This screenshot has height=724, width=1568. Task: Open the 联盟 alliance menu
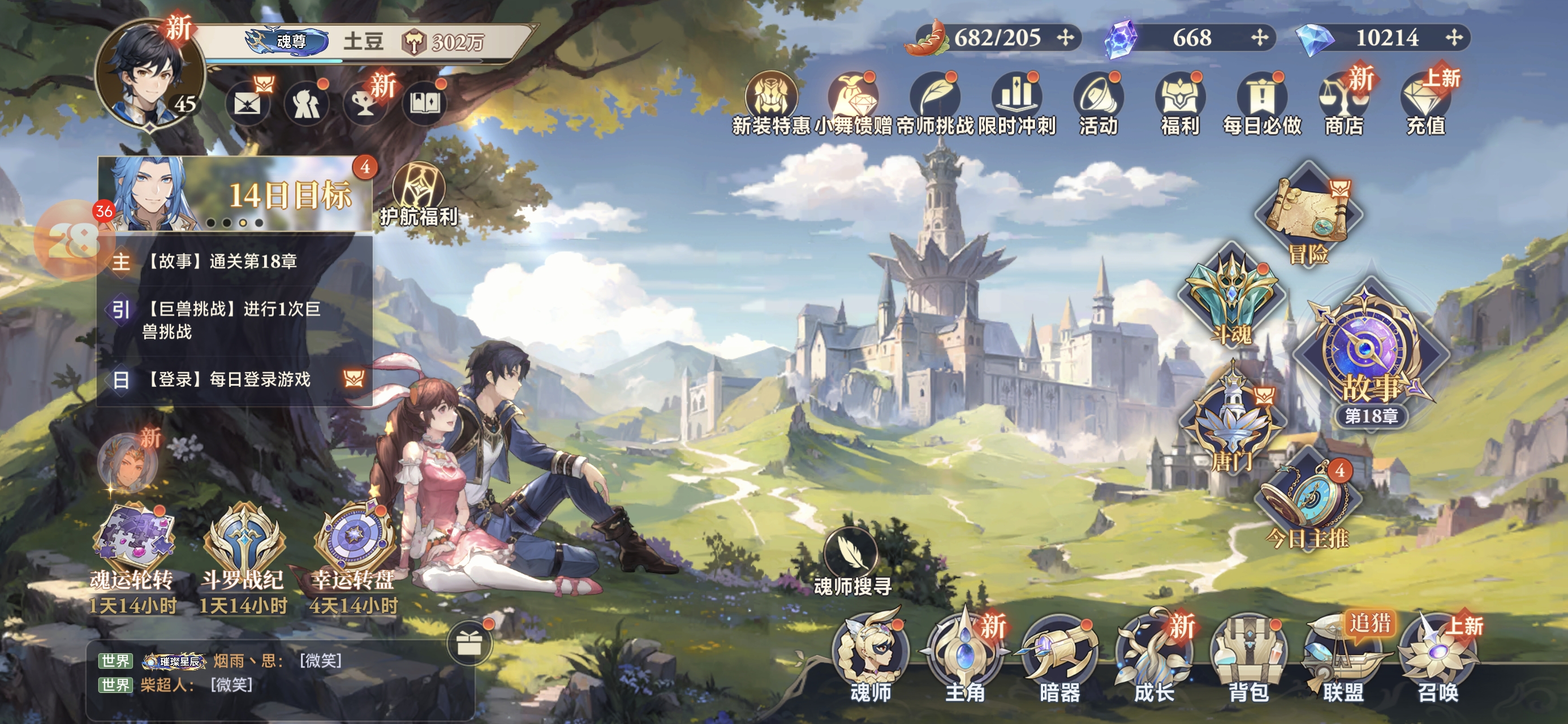1343,657
